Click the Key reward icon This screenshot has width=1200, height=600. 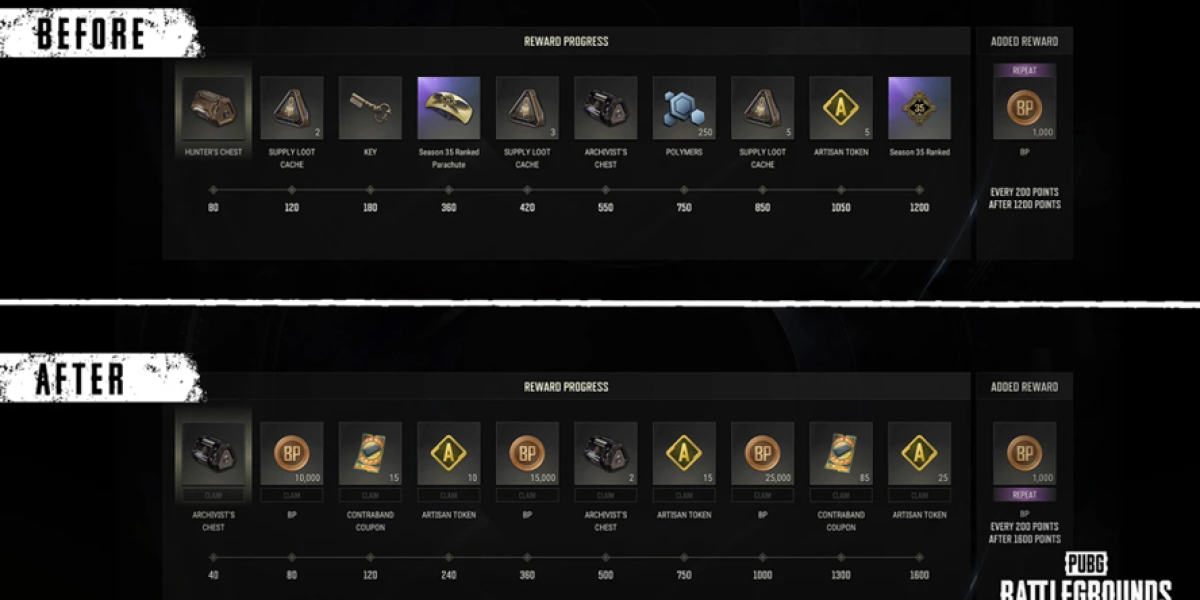coord(370,108)
